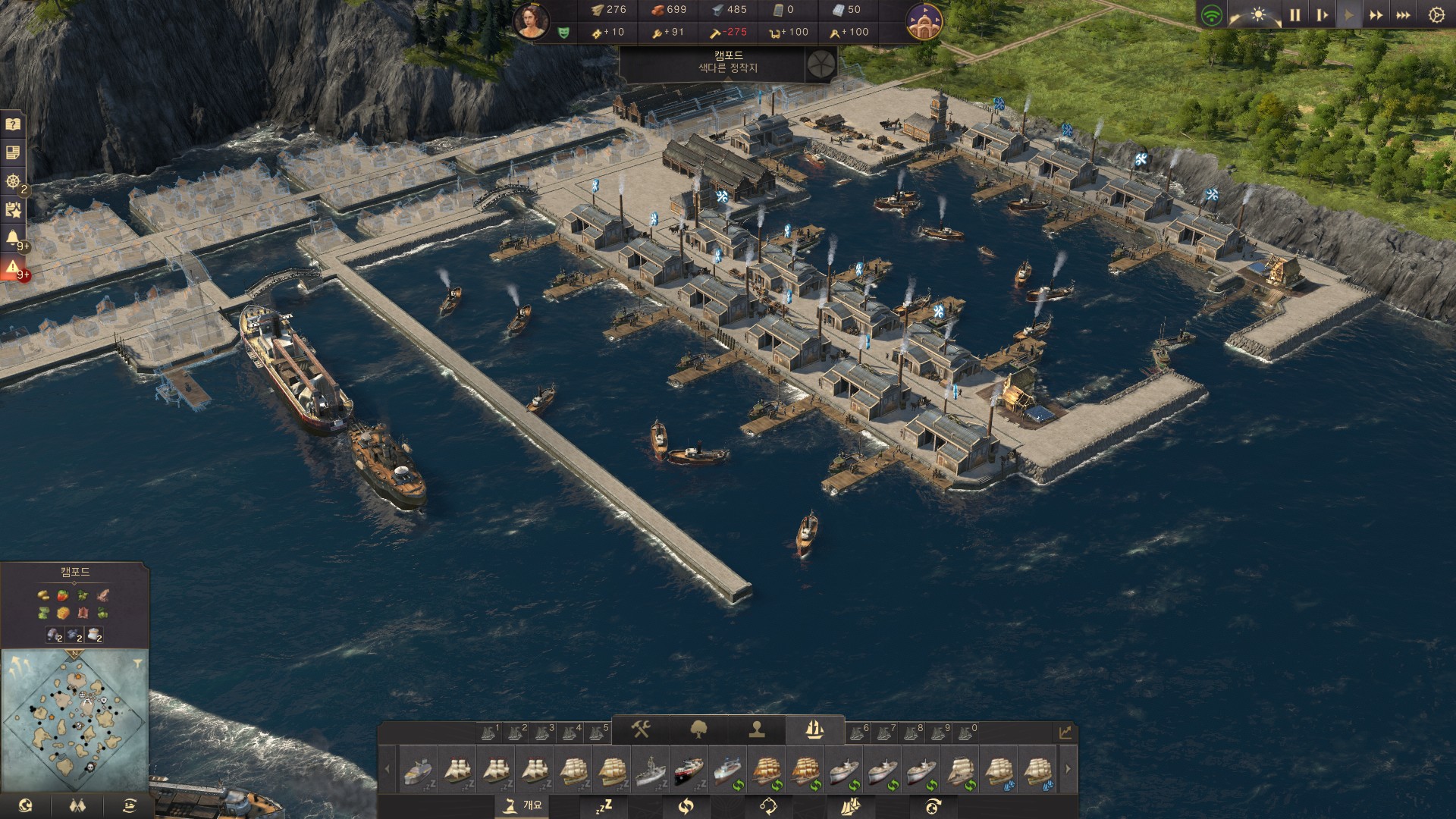Switch to the tree landscaping tab
1456x819 pixels.
(x=698, y=730)
